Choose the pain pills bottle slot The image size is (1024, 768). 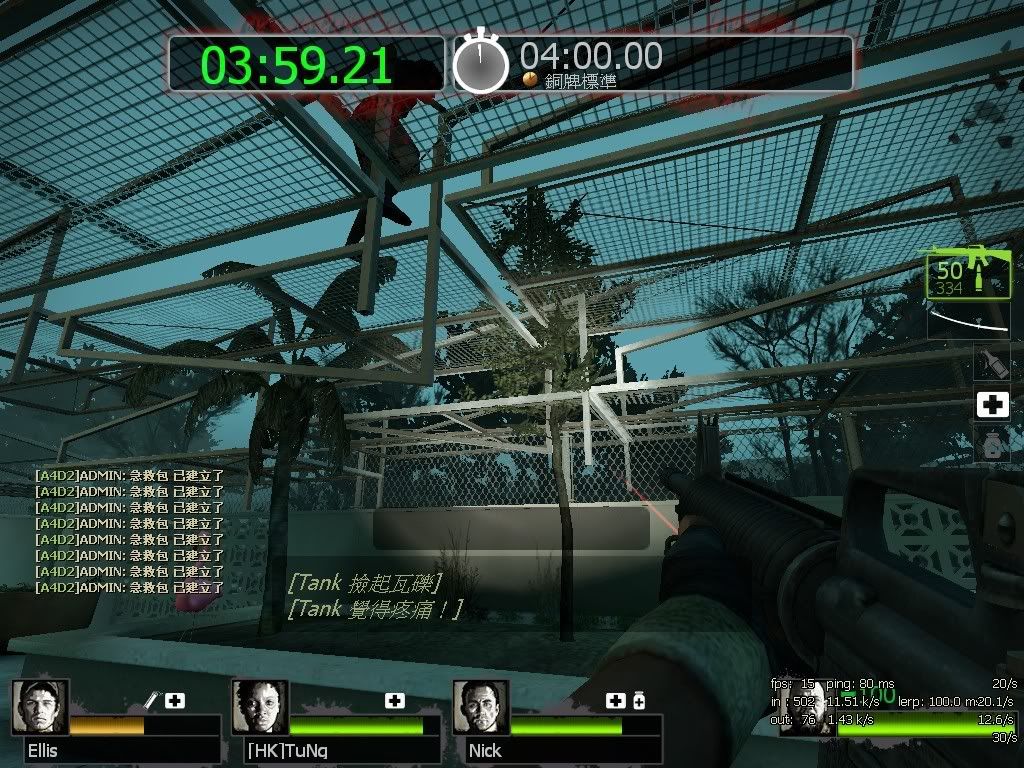tap(991, 443)
